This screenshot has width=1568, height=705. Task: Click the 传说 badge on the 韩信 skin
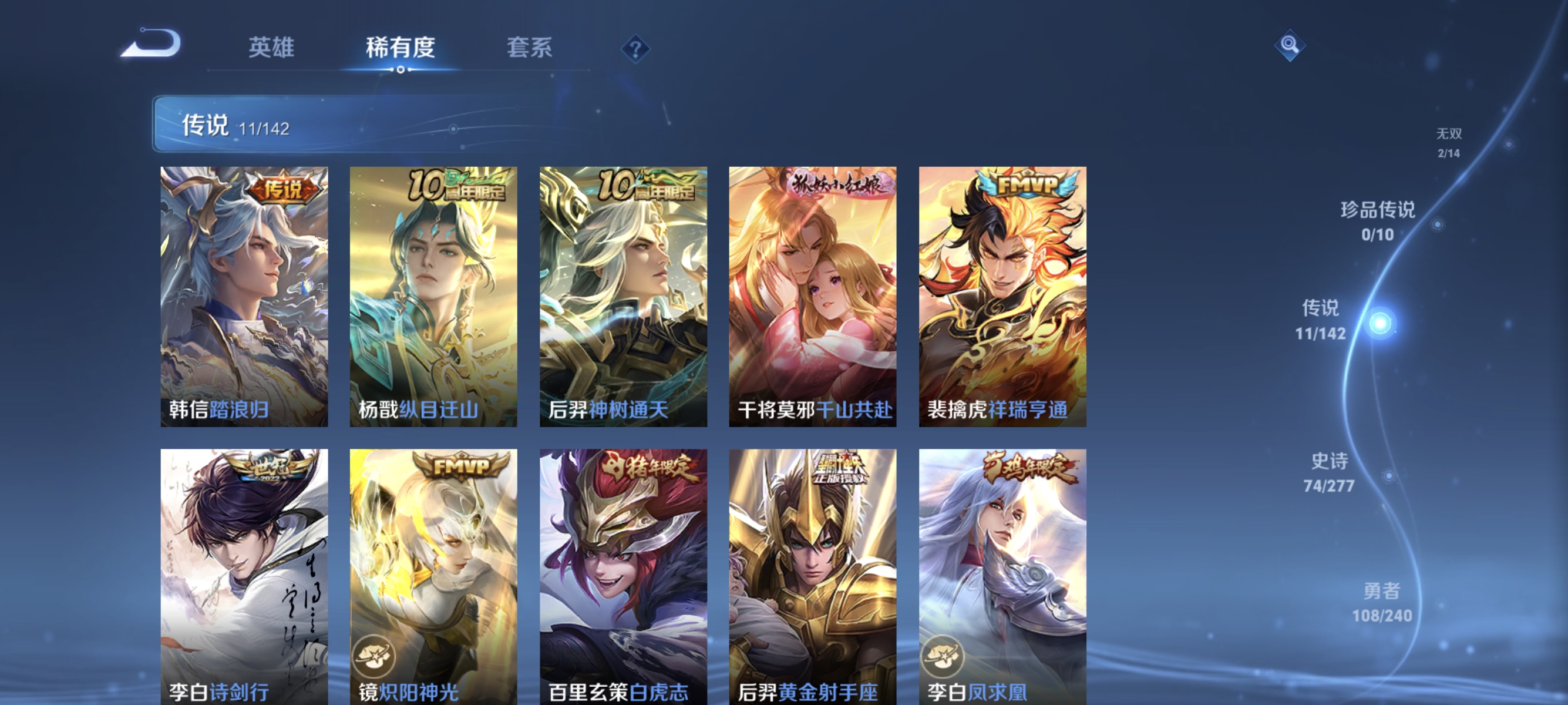click(x=286, y=189)
